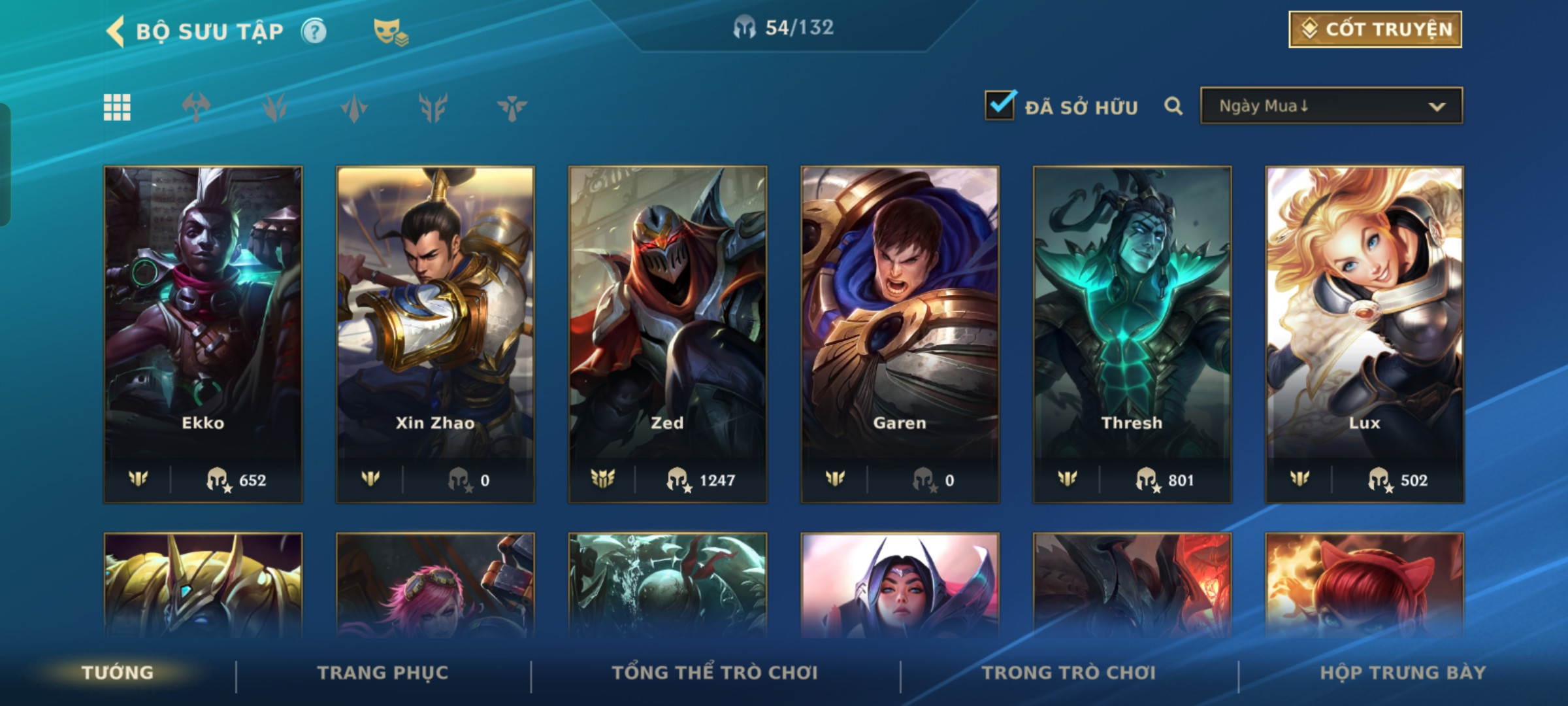Switch to the Trang Phục tab

383,673
